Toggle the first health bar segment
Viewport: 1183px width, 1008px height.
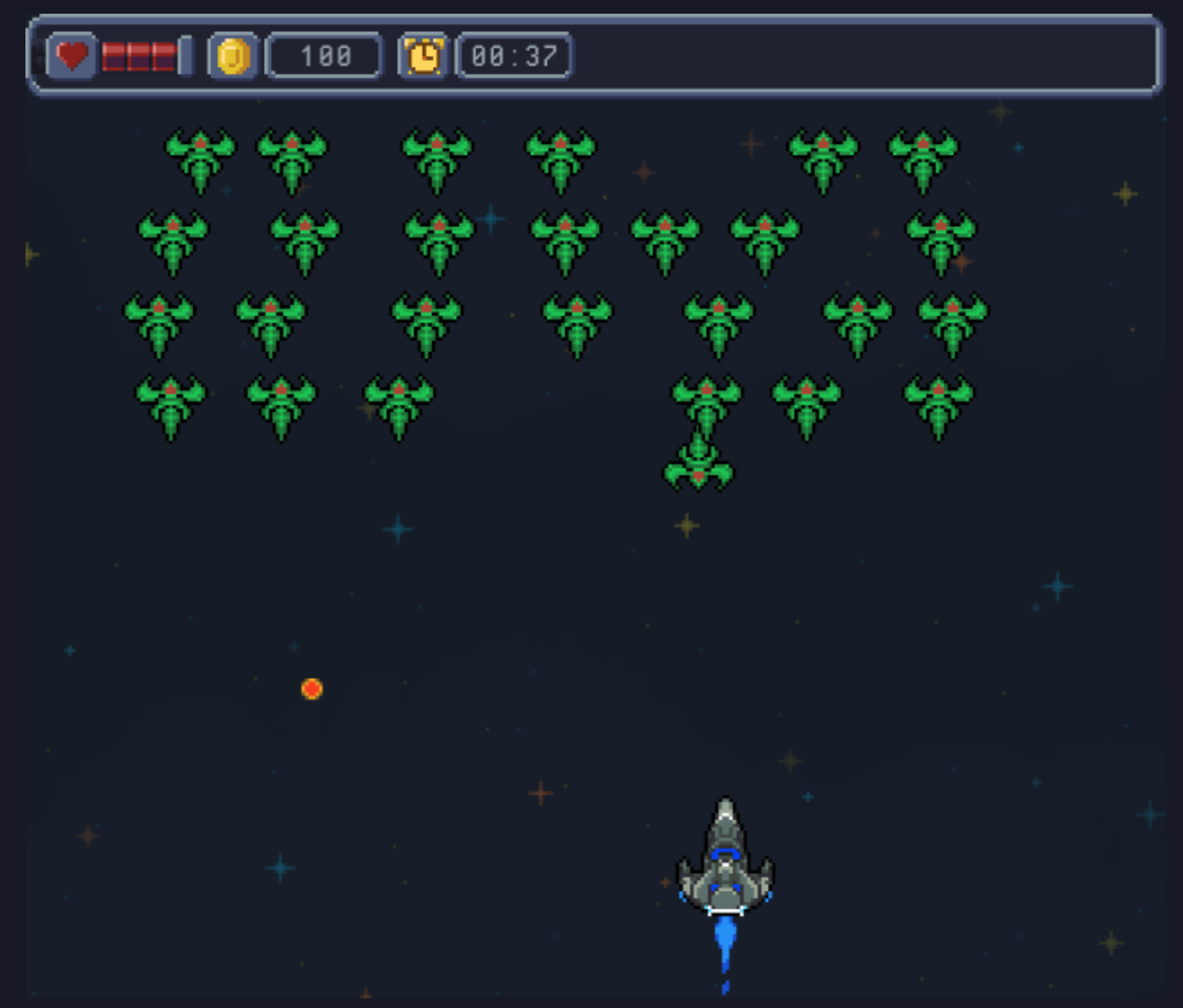113,57
